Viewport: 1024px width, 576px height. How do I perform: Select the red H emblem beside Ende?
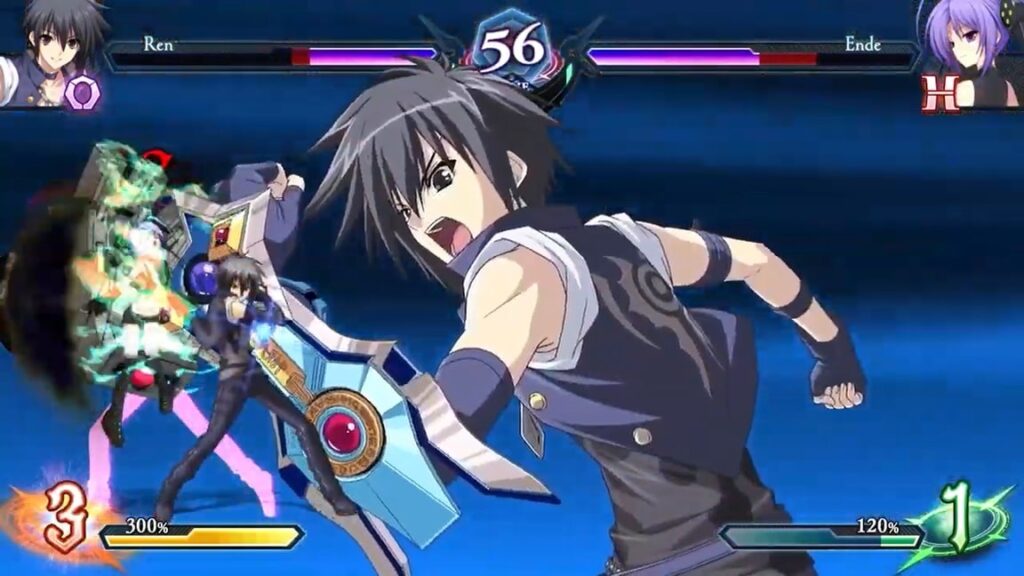tap(940, 93)
